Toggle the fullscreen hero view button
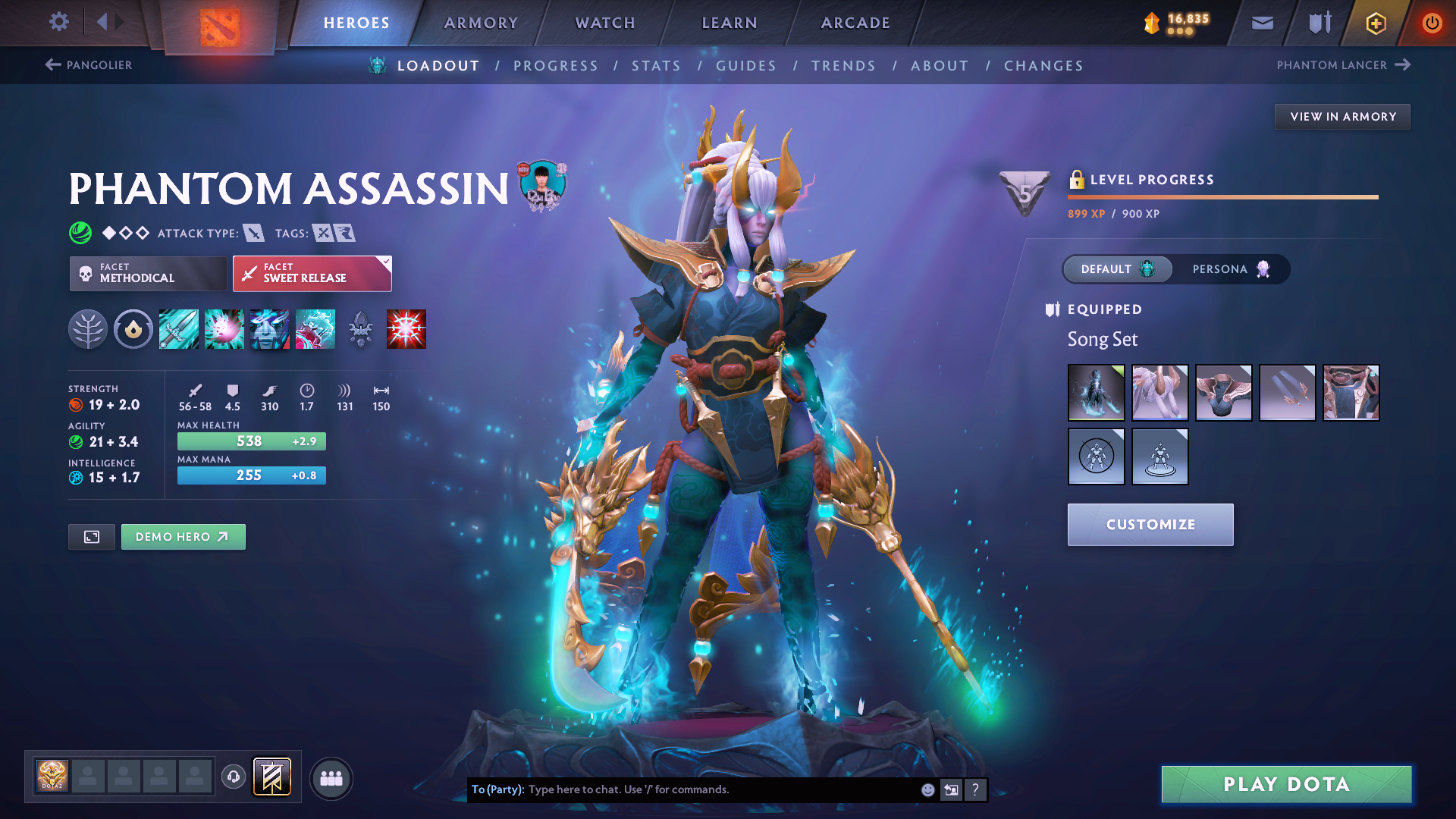 [92, 537]
